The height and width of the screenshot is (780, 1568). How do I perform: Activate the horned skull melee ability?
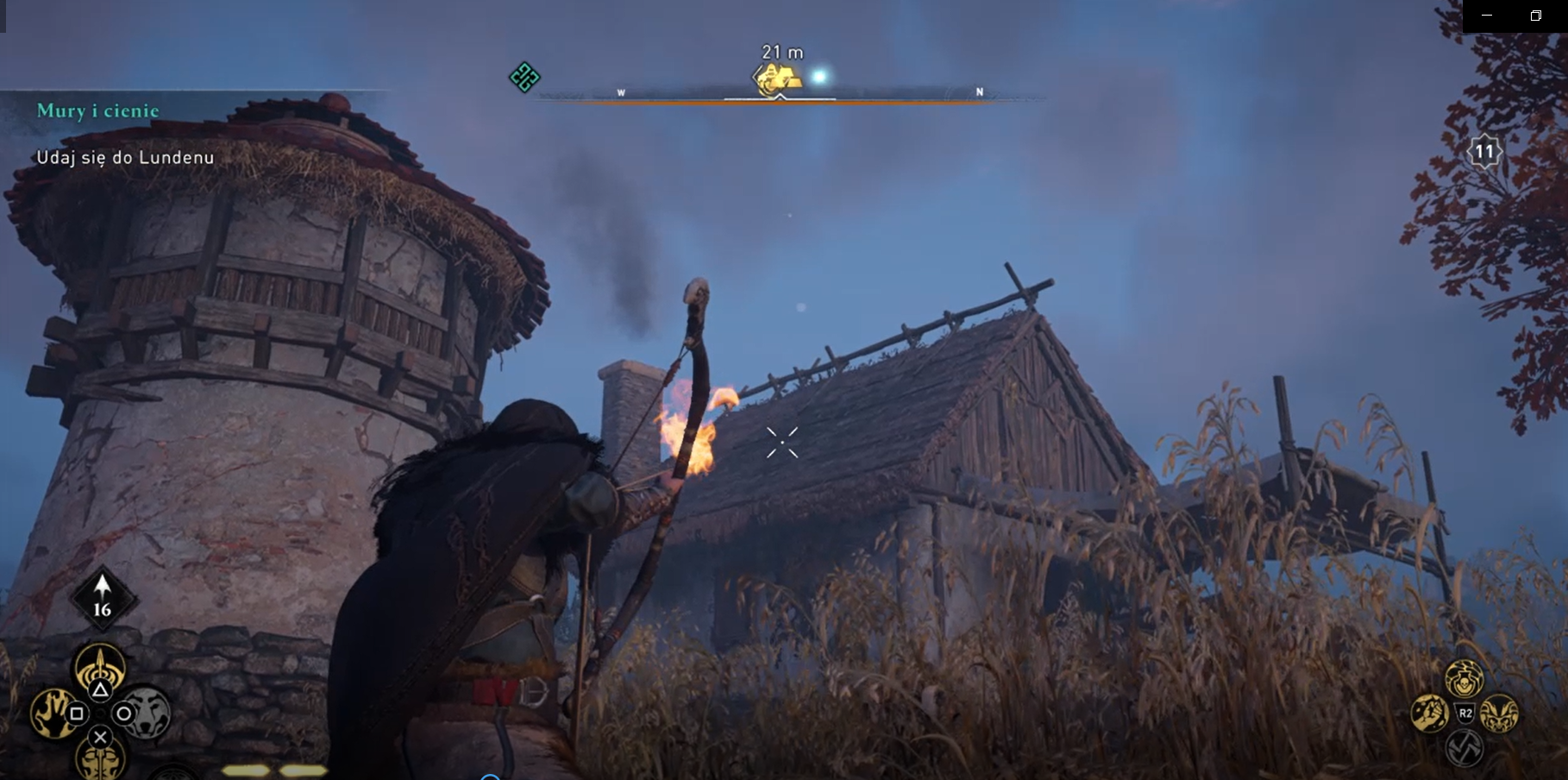pos(1499,714)
